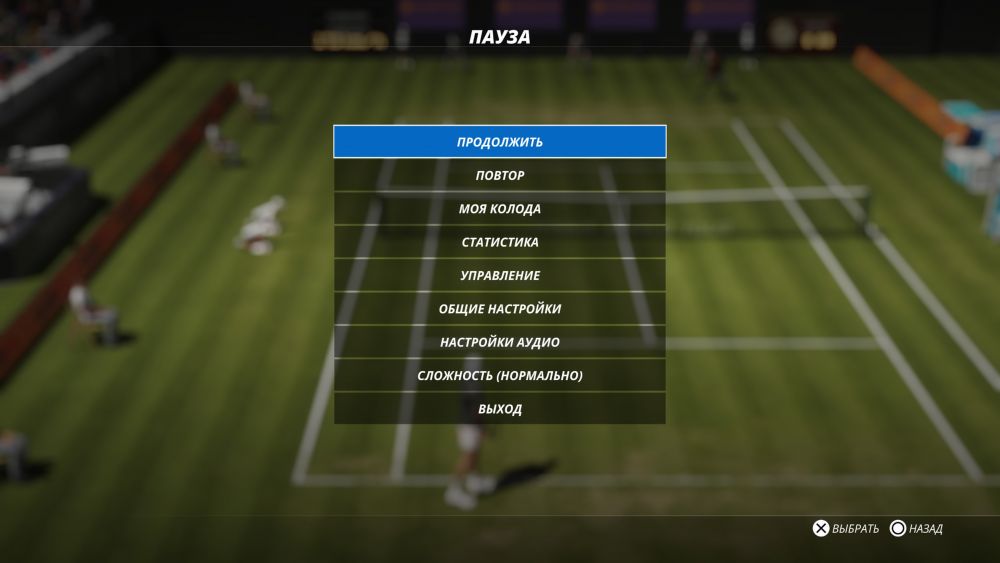Open Общие настройки
This screenshot has height=563, width=1000.
(x=500, y=309)
